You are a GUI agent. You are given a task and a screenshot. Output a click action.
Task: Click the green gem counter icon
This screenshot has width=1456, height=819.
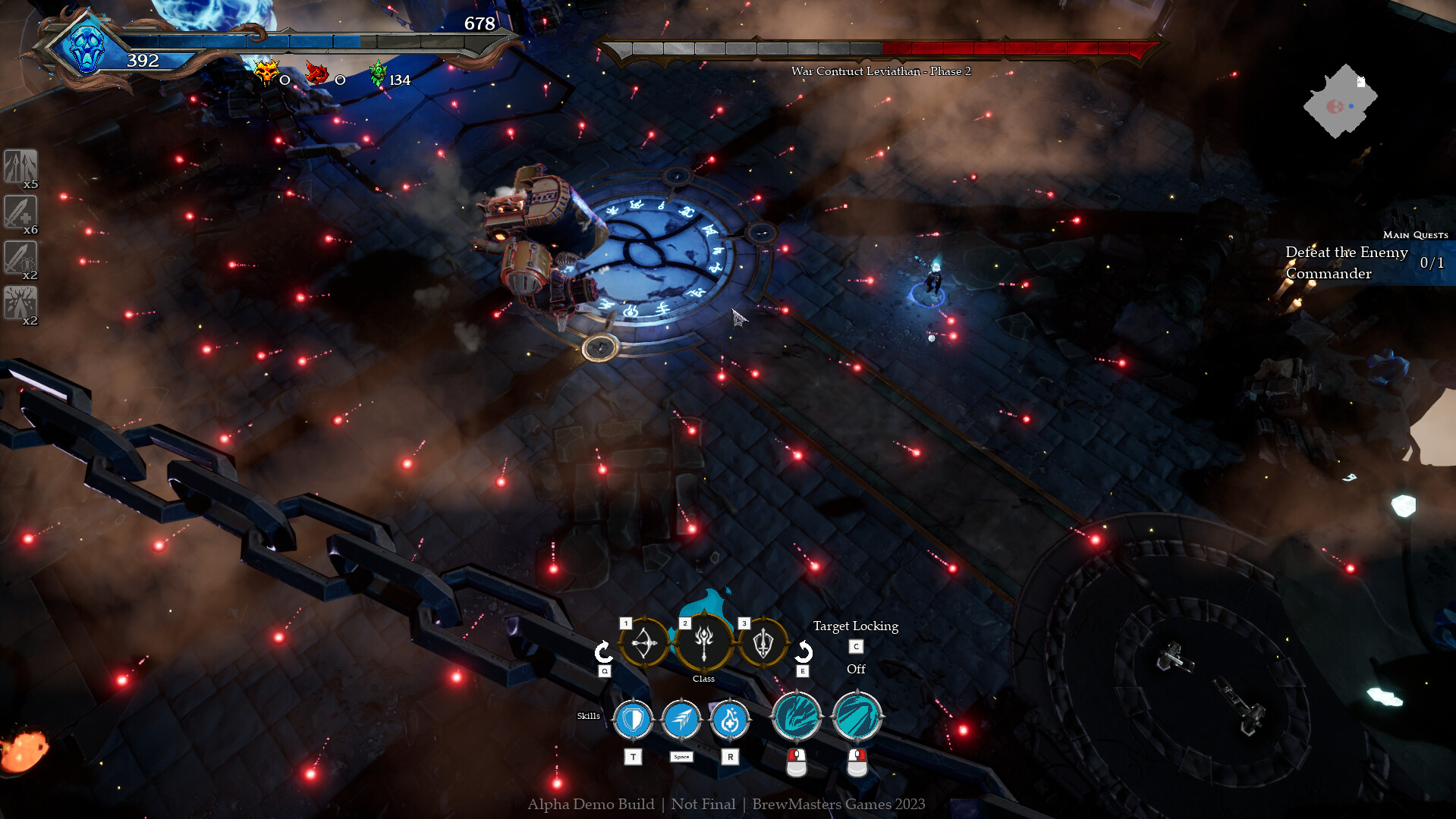pyautogui.click(x=379, y=74)
